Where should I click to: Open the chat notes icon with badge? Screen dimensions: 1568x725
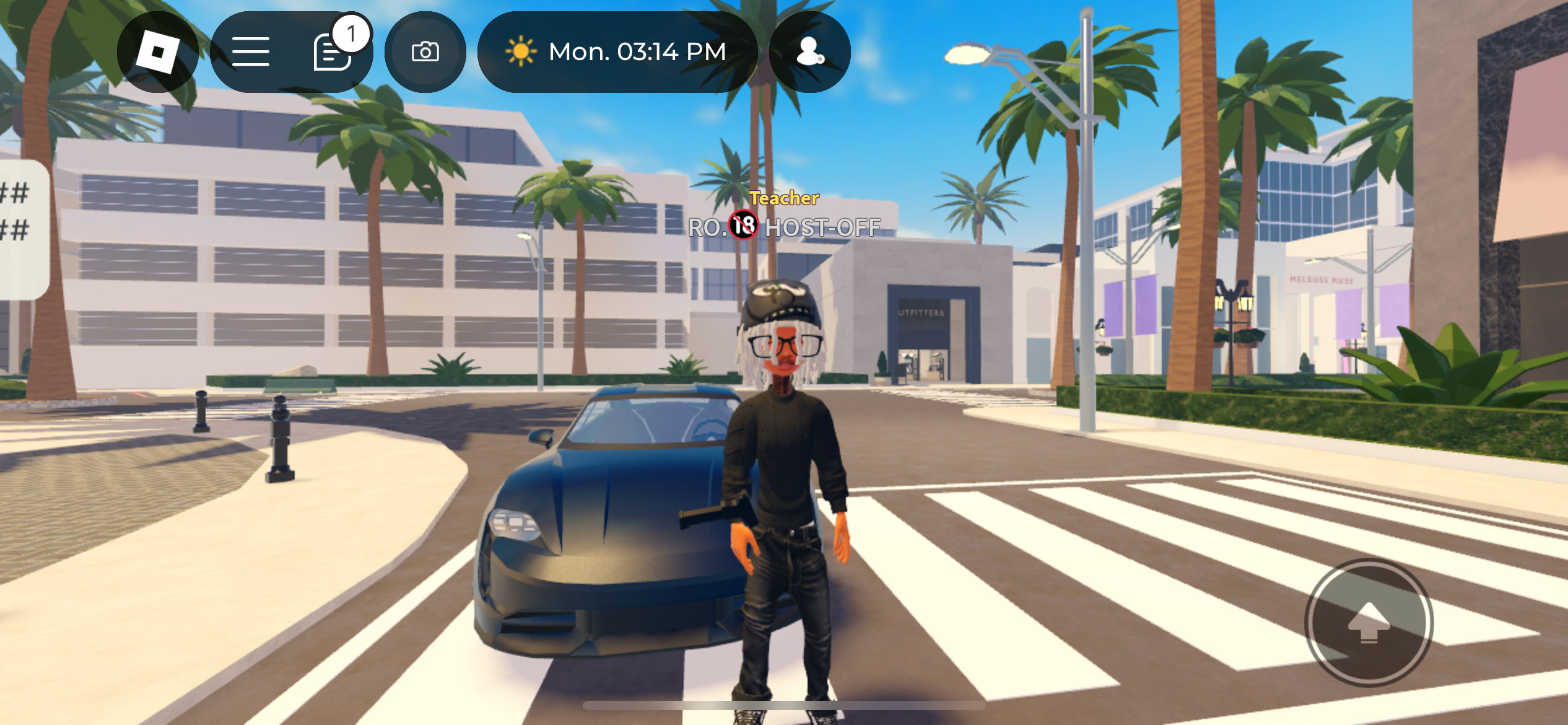333,52
